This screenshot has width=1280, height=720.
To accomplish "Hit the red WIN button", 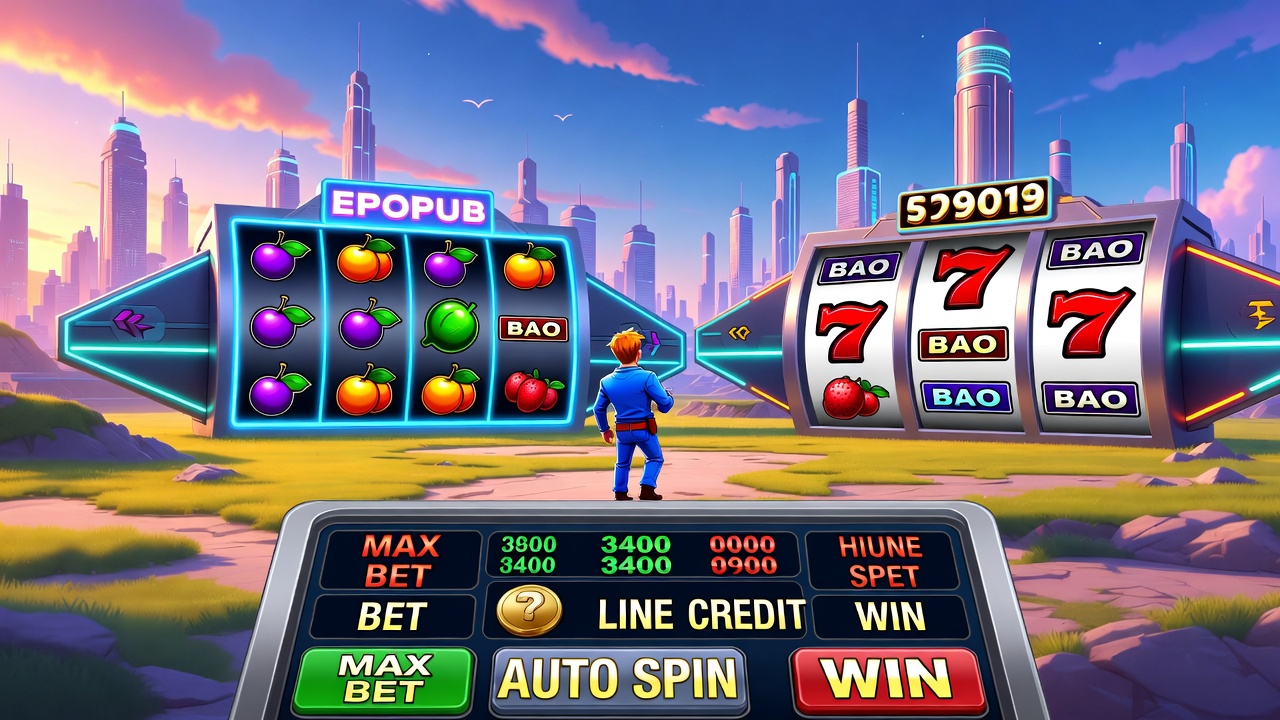I will tap(886, 679).
